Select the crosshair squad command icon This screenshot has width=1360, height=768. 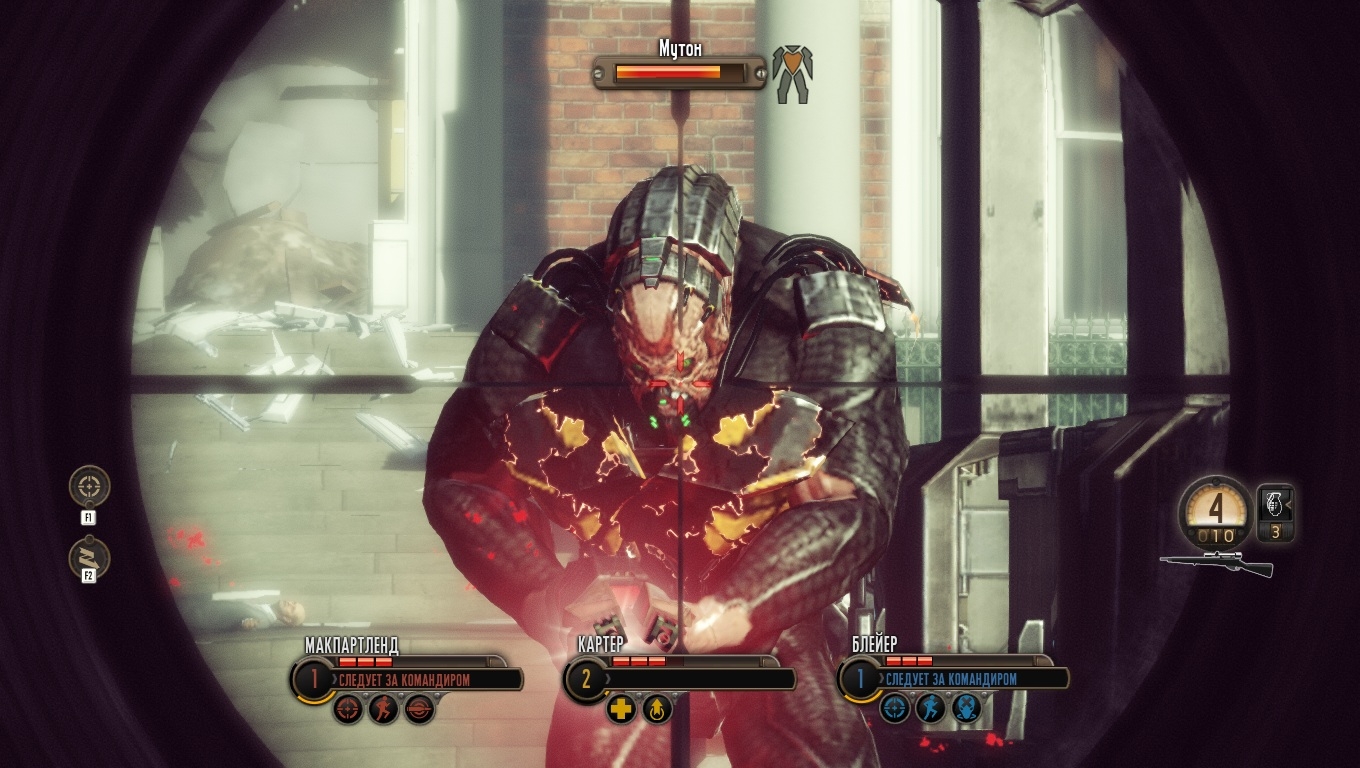coord(89,486)
